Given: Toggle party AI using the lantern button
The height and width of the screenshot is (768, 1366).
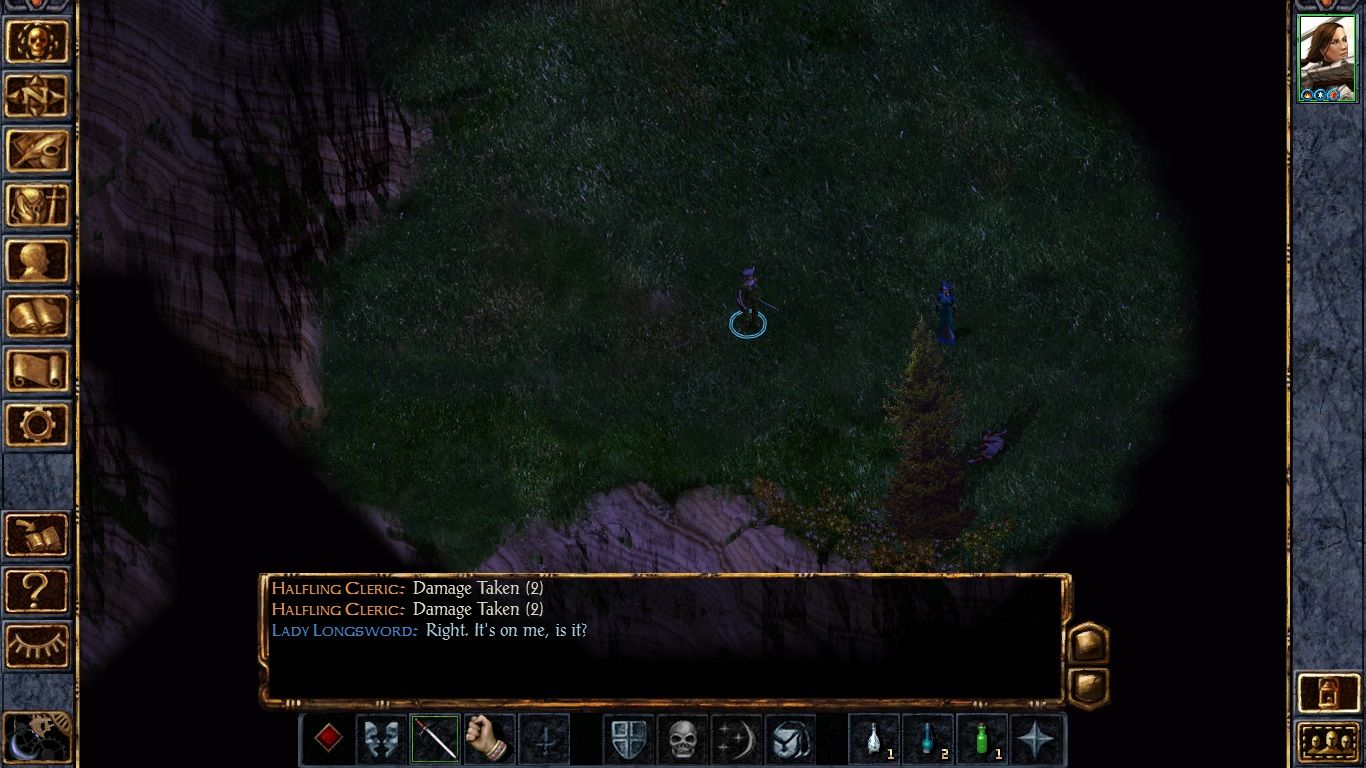Looking at the screenshot, I should 1328,692.
